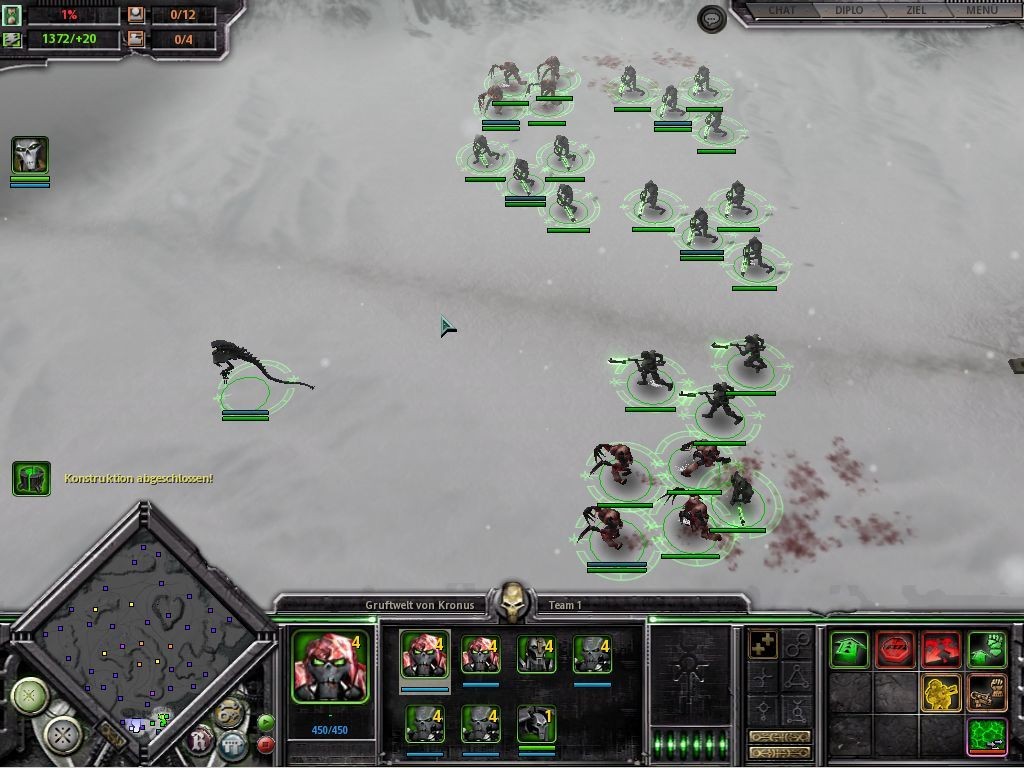Click the small red stop button
The height and width of the screenshot is (768, 1024).
pyautogui.click(x=266, y=744)
